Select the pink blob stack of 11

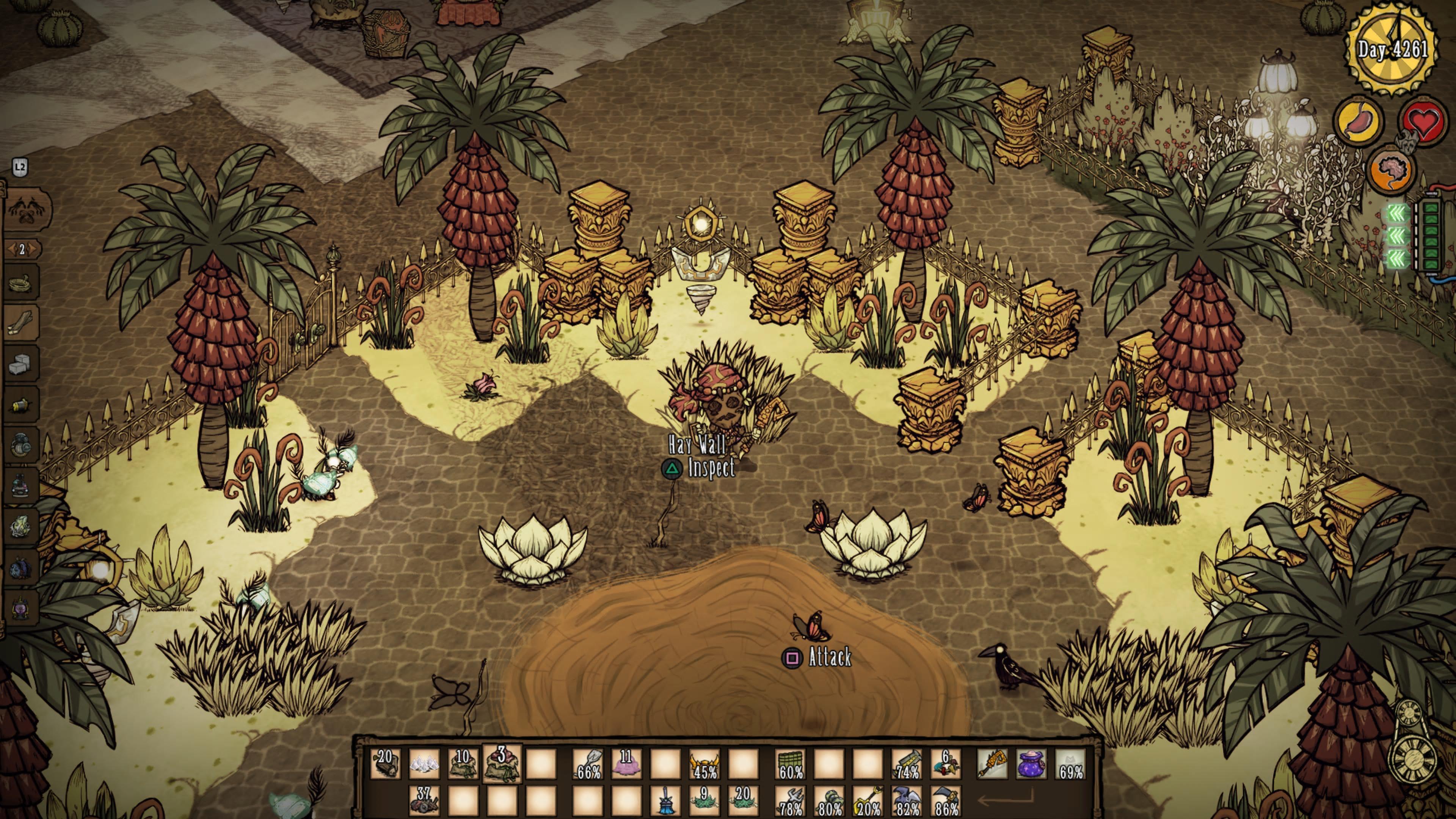point(626,764)
